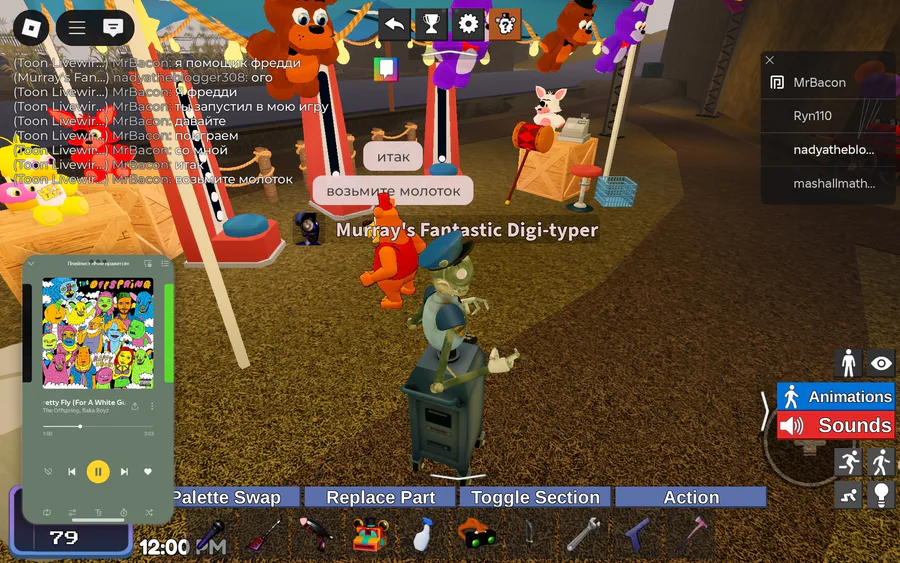This screenshot has width=900, height=563.
Task: Toggle the eye visibility button
Action: pos(881,363)
